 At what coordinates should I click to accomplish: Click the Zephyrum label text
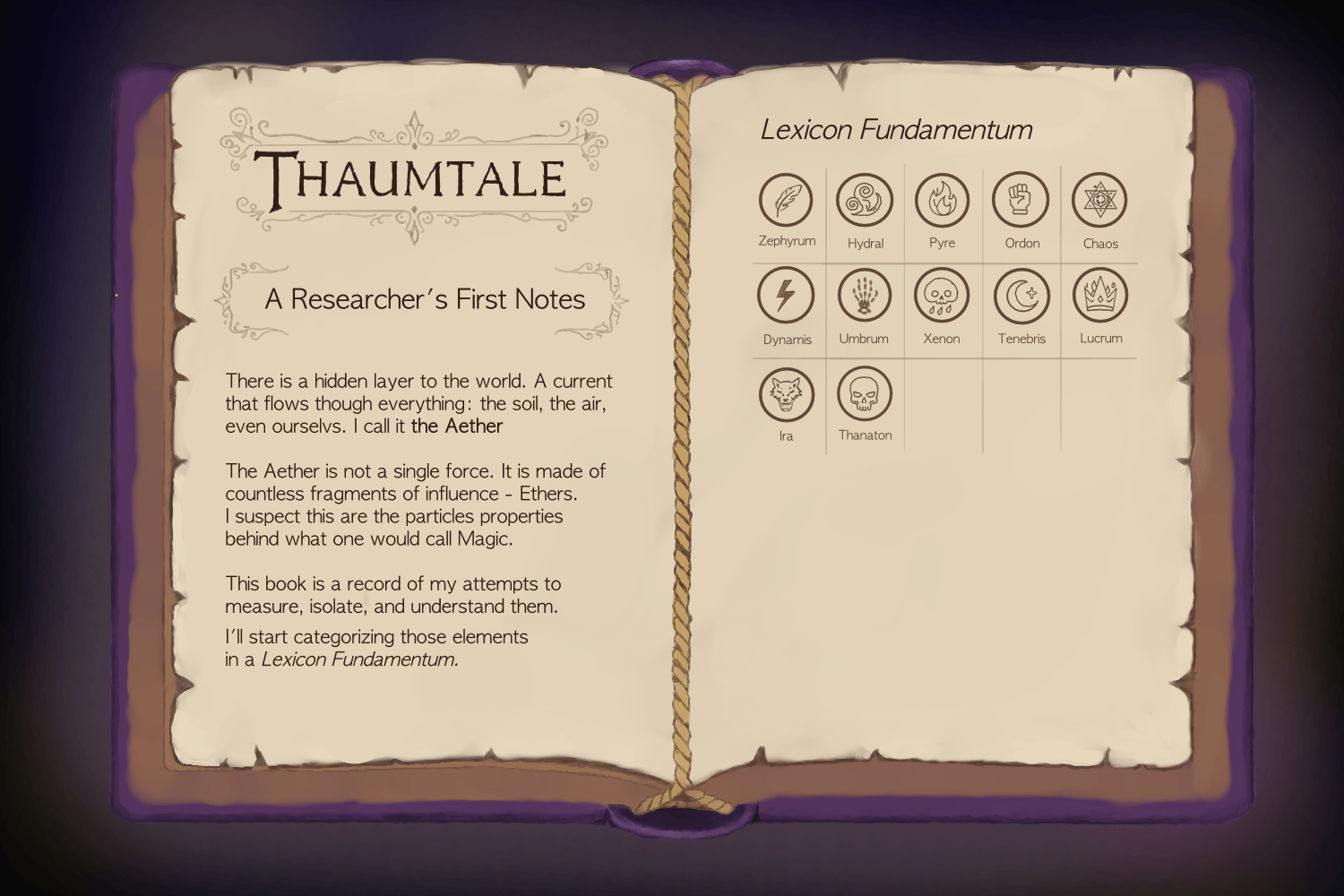(786, 241)
